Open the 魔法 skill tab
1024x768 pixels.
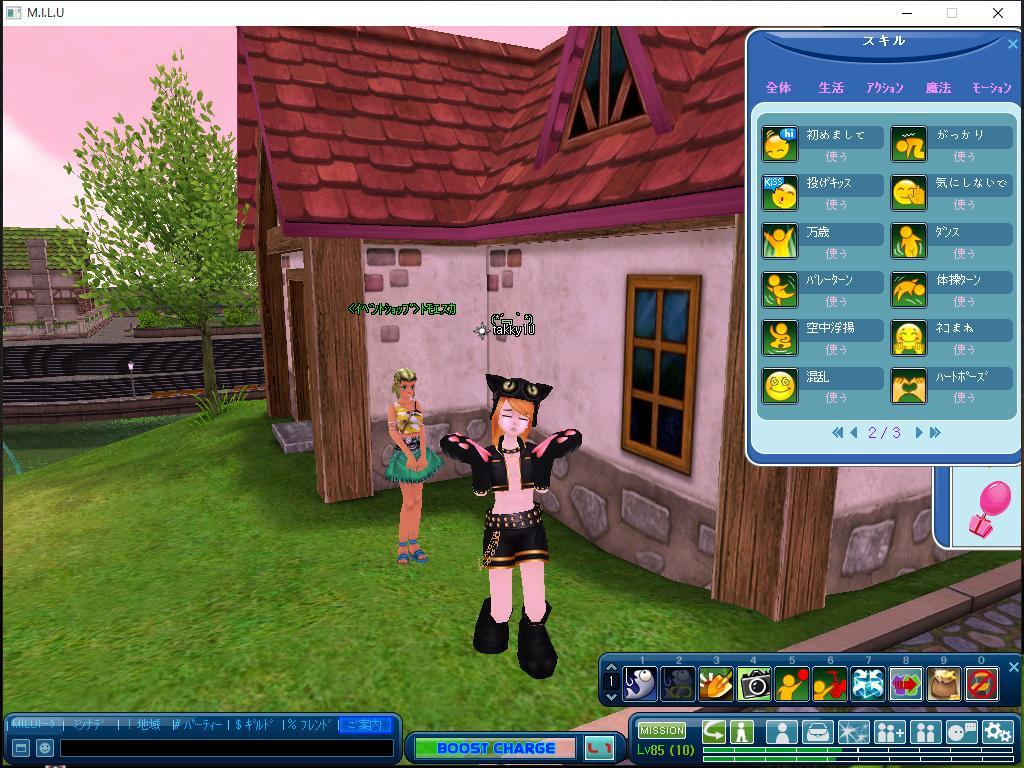(x=938, y=88)
